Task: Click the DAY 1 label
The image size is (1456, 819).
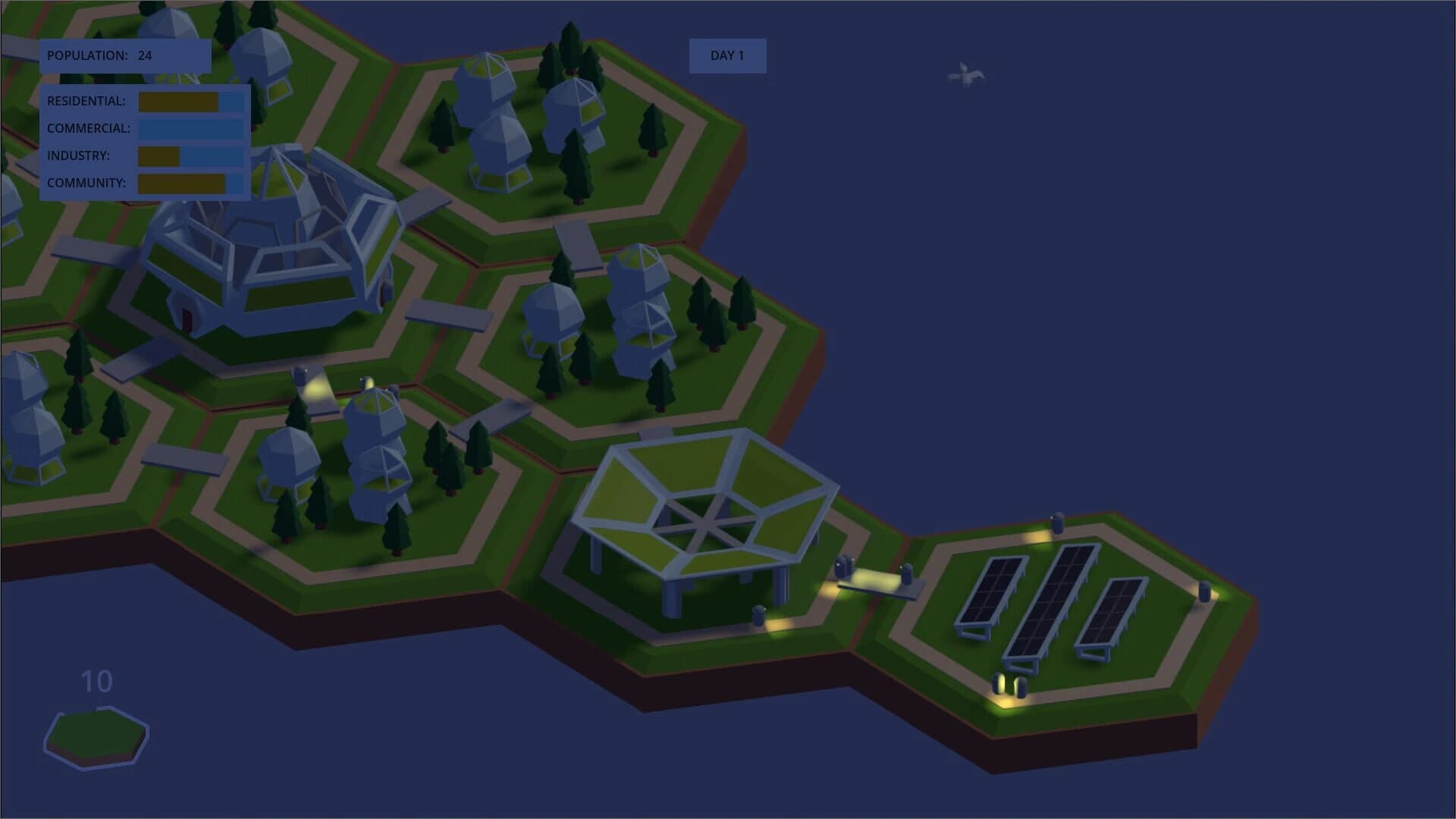Action: point(727,55)
